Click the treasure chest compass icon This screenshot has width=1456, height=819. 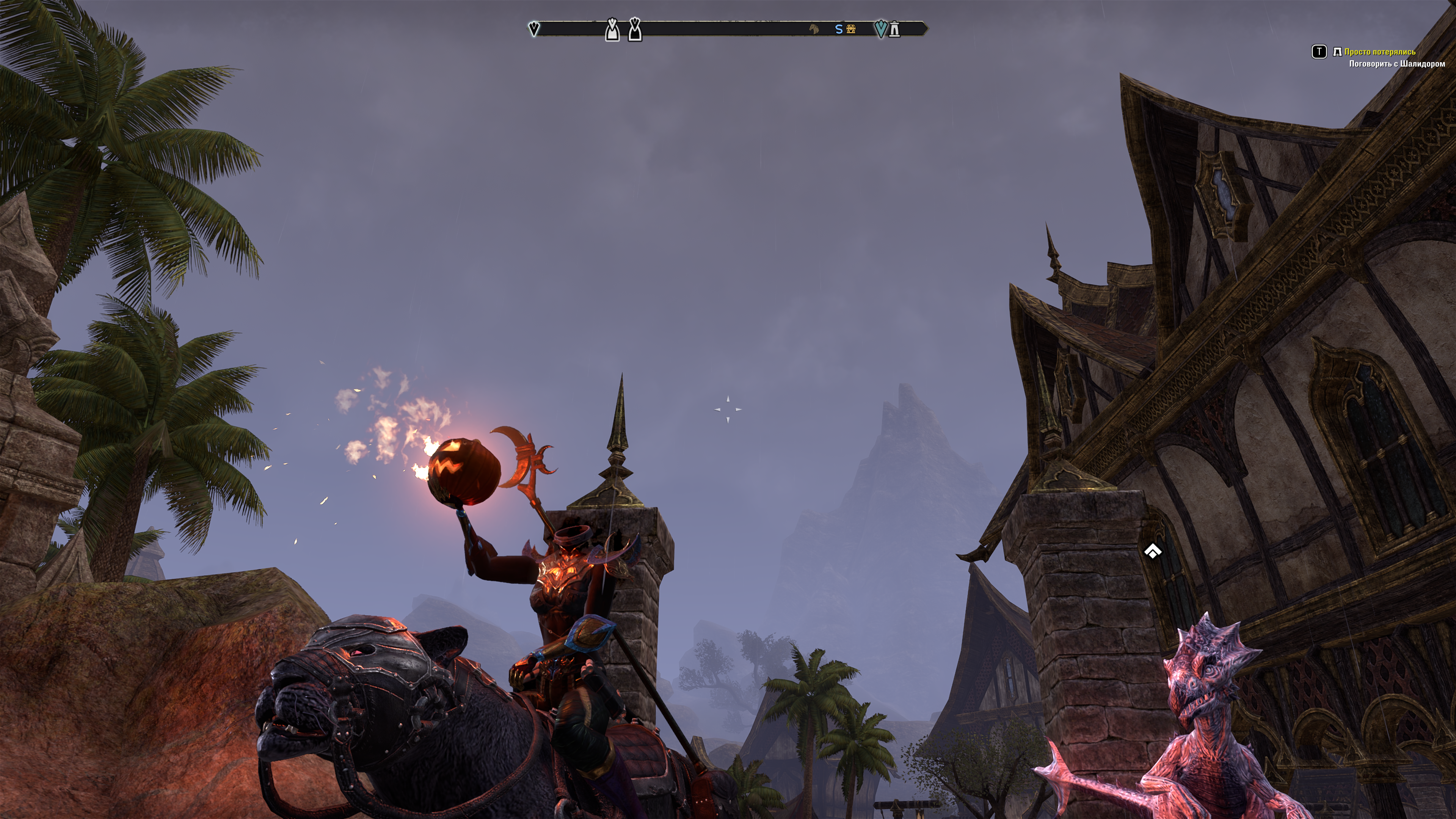[x=850, y=29]
